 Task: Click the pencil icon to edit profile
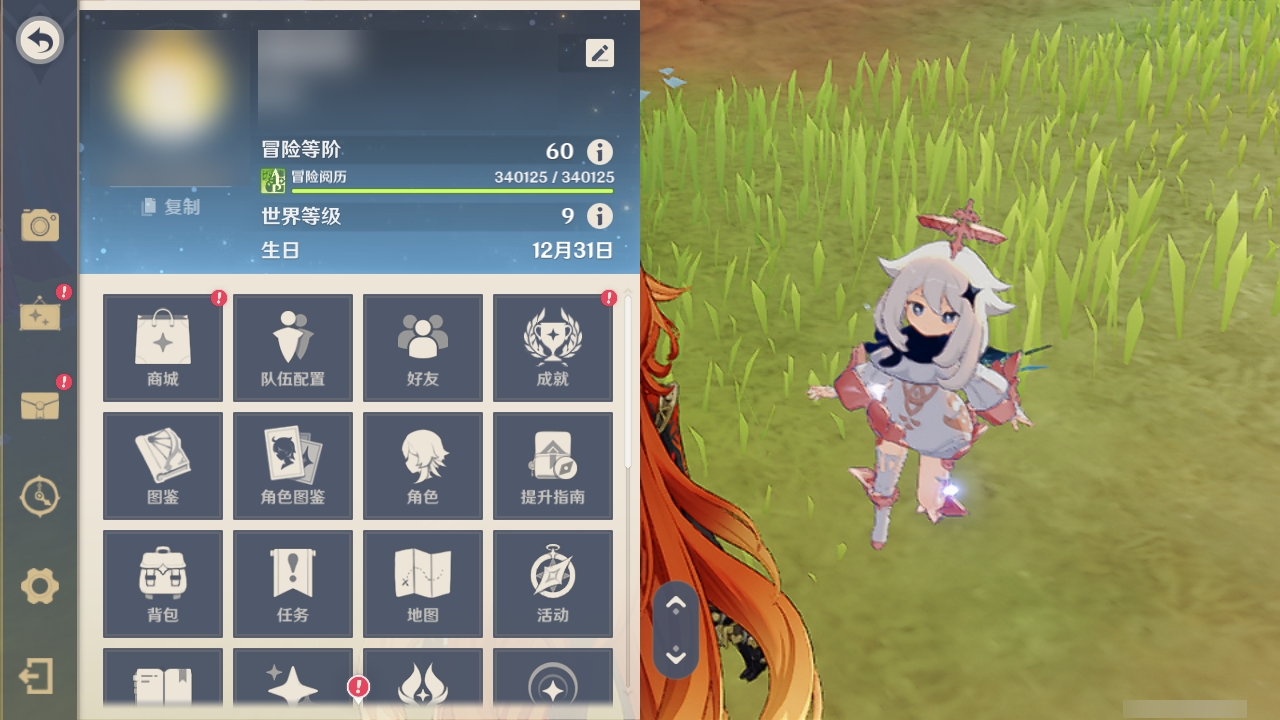[599, 52]
